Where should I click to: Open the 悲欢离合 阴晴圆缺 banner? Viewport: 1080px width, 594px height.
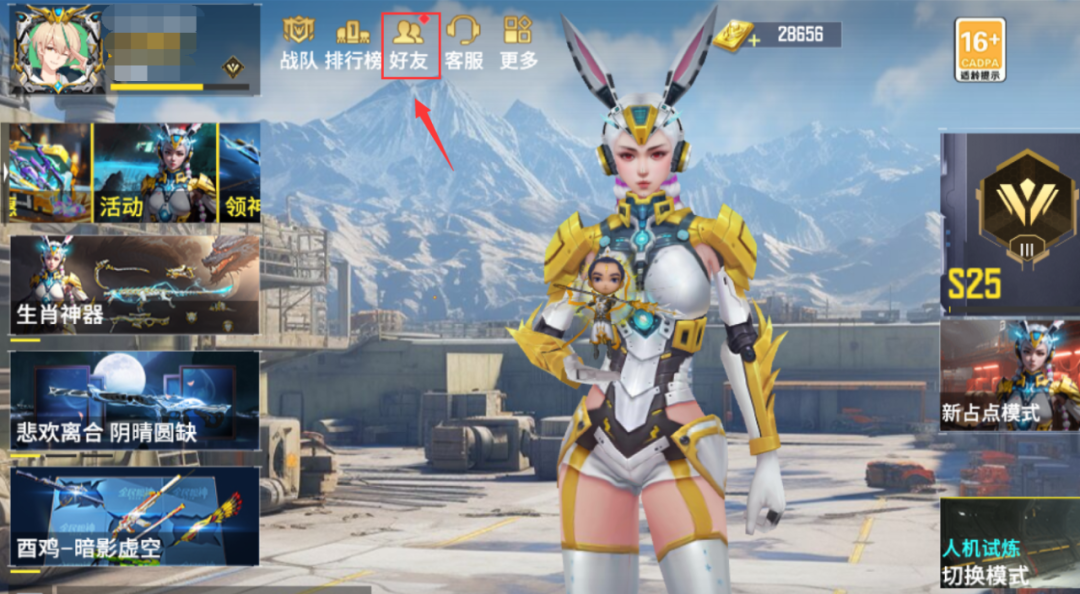134,400
